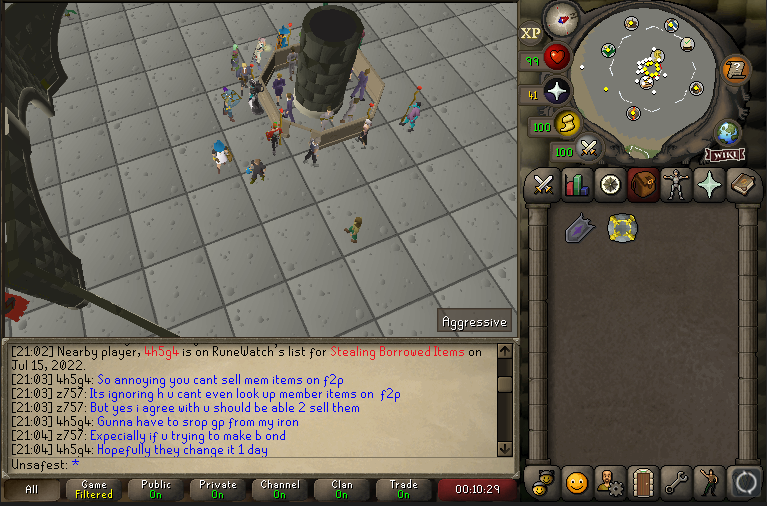Viewport: 767px width, 506px height.
Task: Open the Quest List tab
Action: click(611, 185)
